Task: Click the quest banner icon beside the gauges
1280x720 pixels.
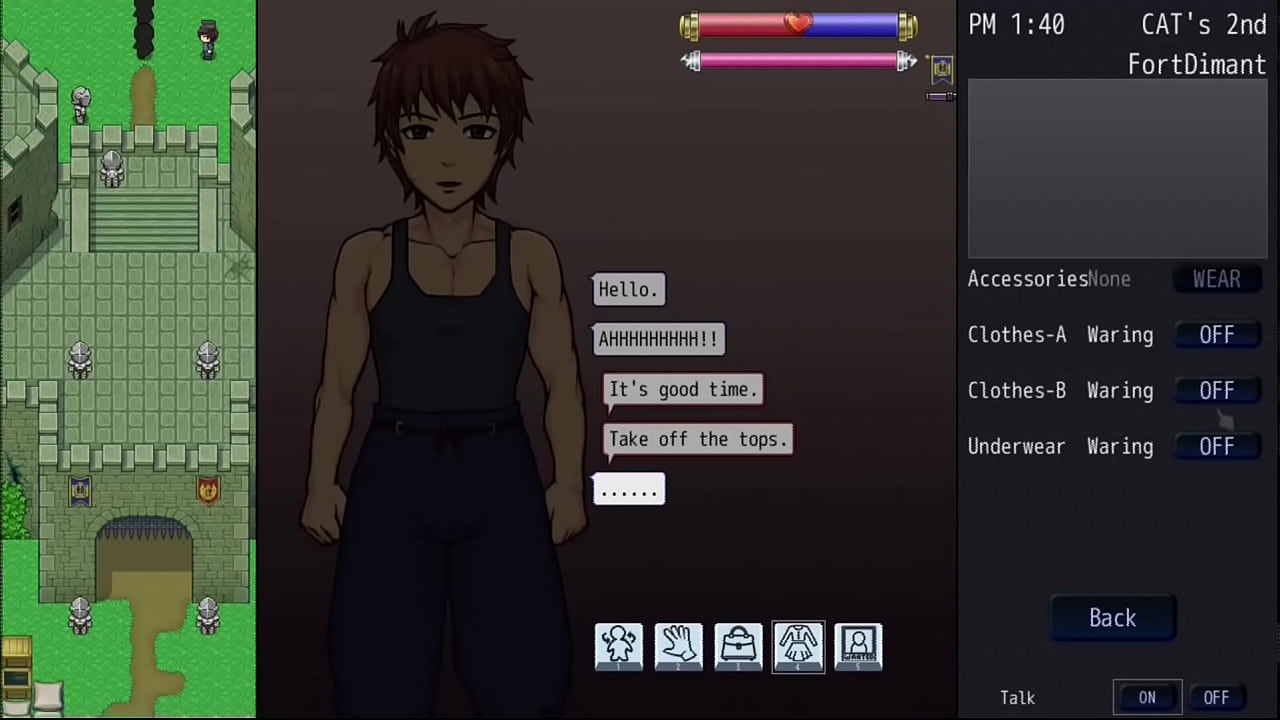Action: click(x=941, y=68)
